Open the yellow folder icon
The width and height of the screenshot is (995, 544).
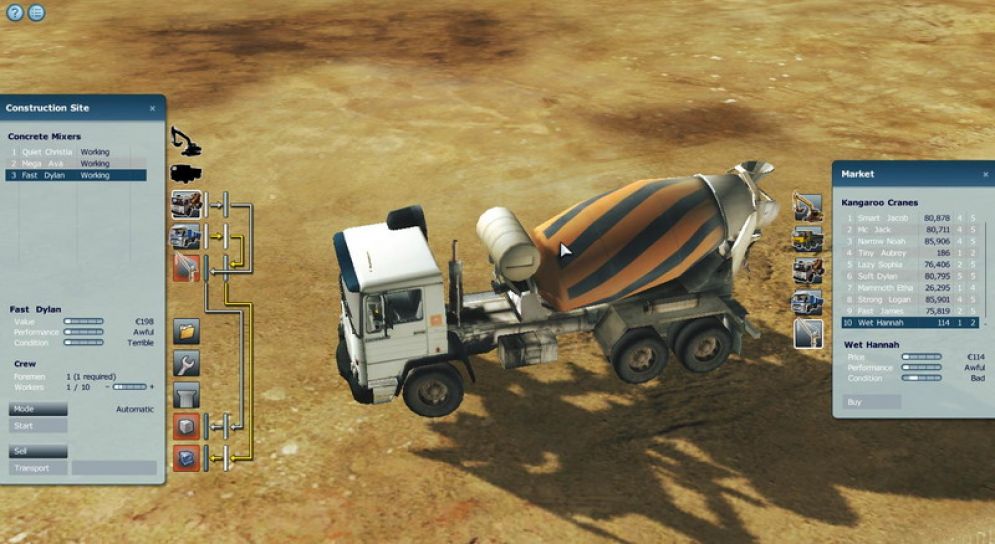point(187,331)
